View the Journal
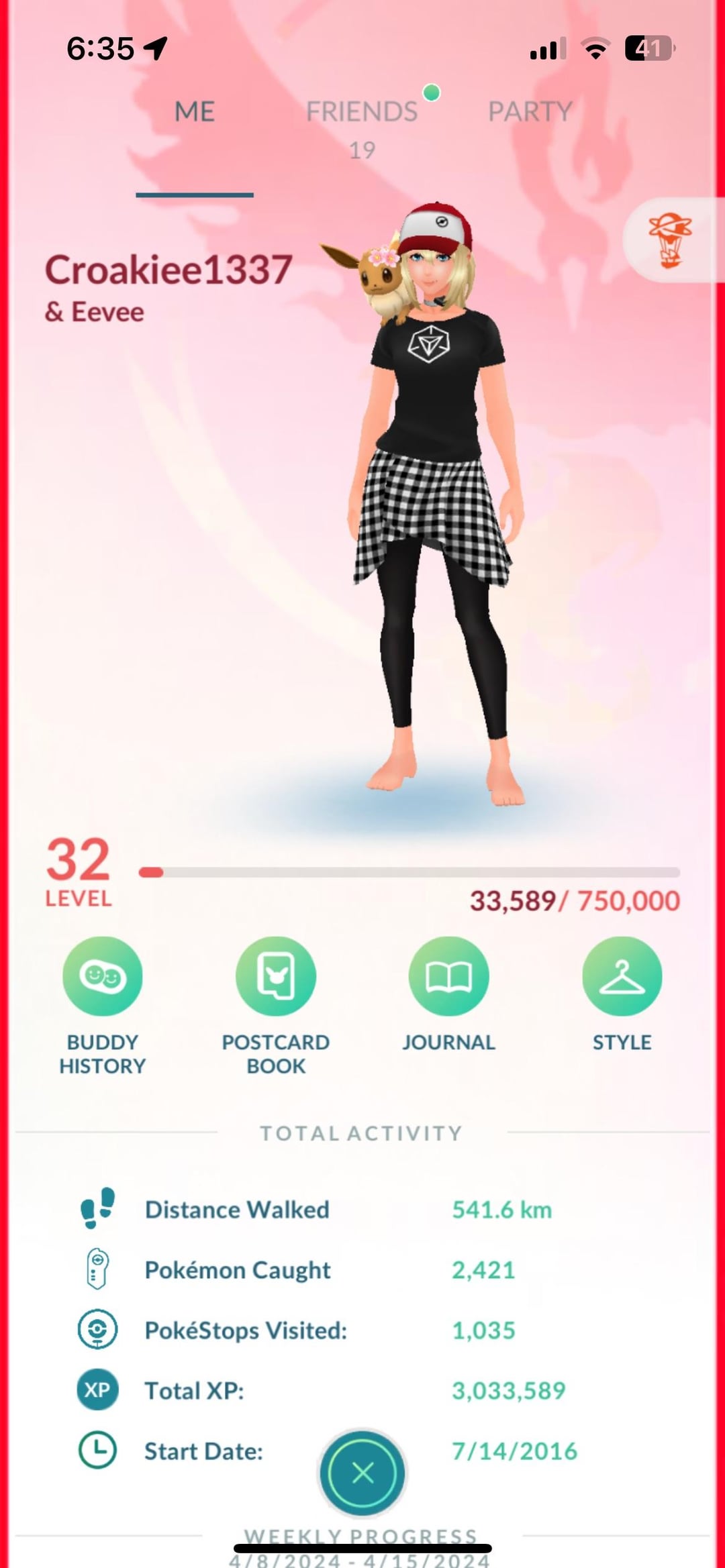The image size is (725, 1568). [x=448, y=976]
